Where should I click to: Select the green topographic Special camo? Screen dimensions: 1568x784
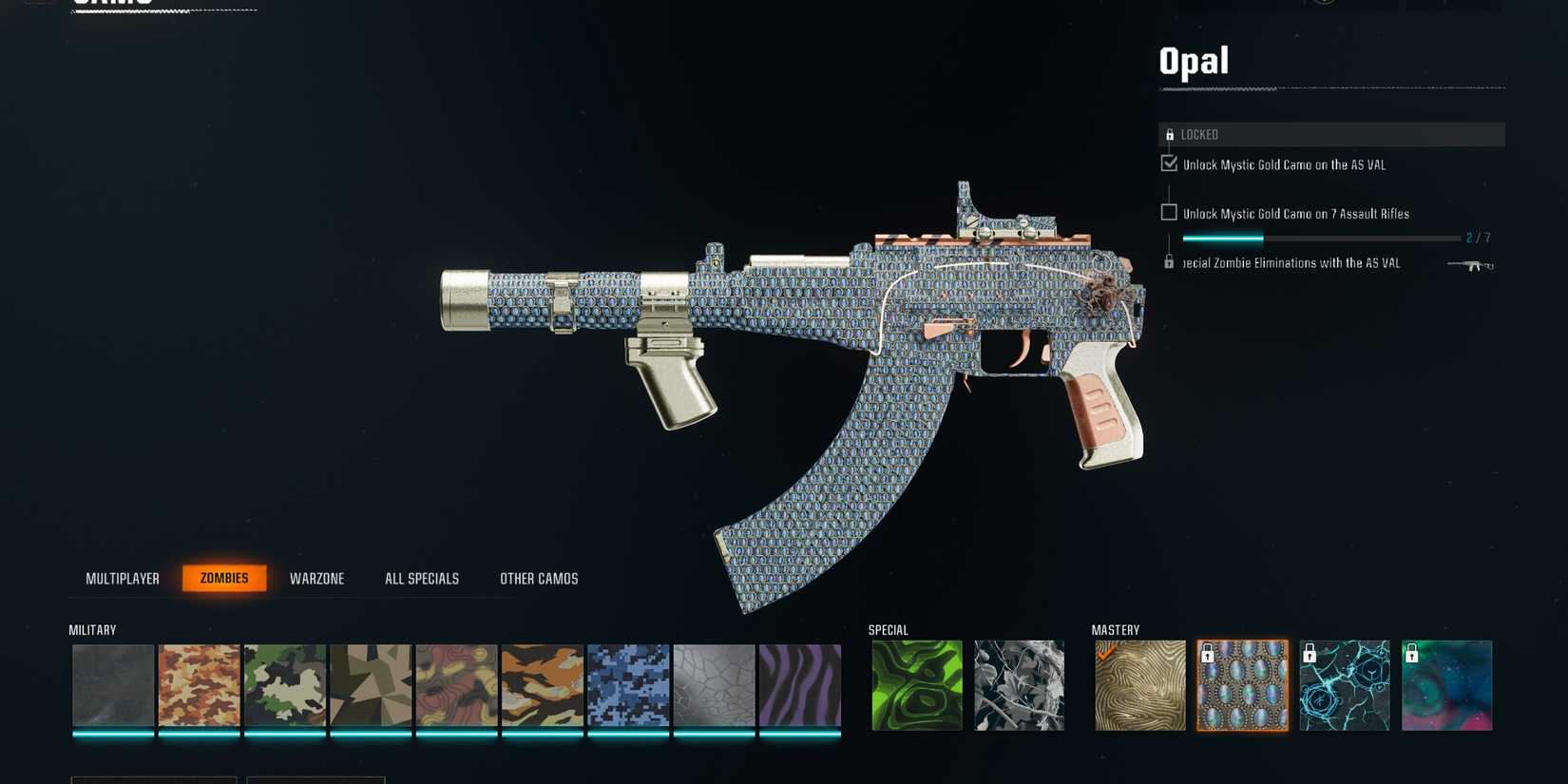(915, 684)
